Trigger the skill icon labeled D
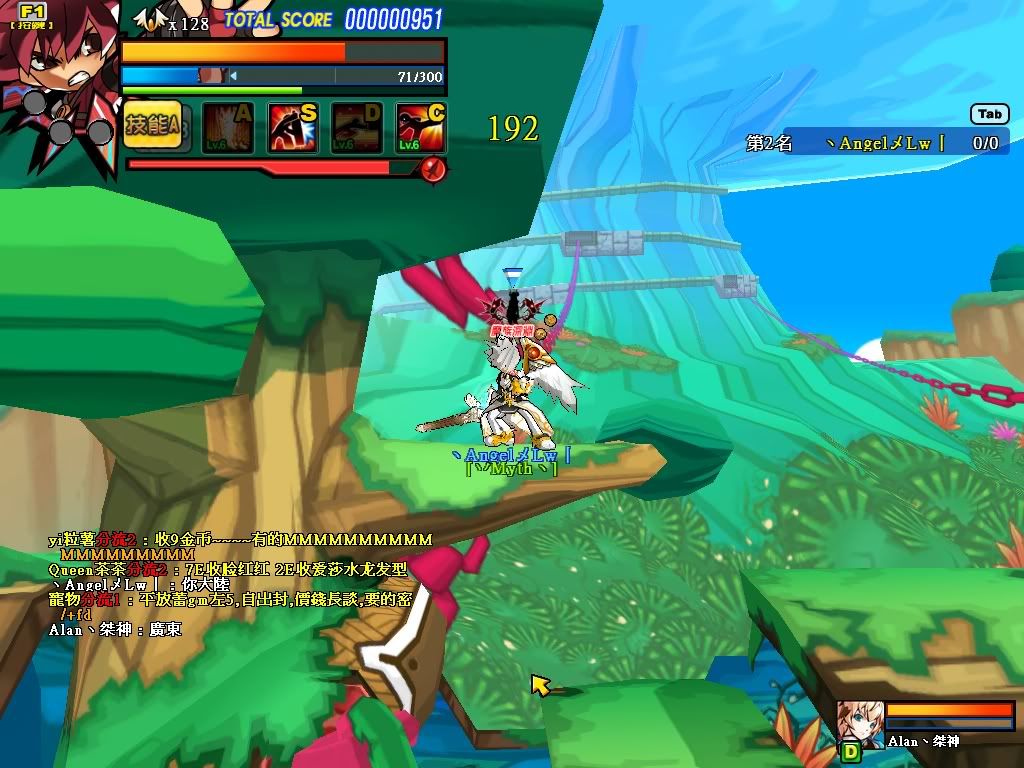 [x=356, y=128]
